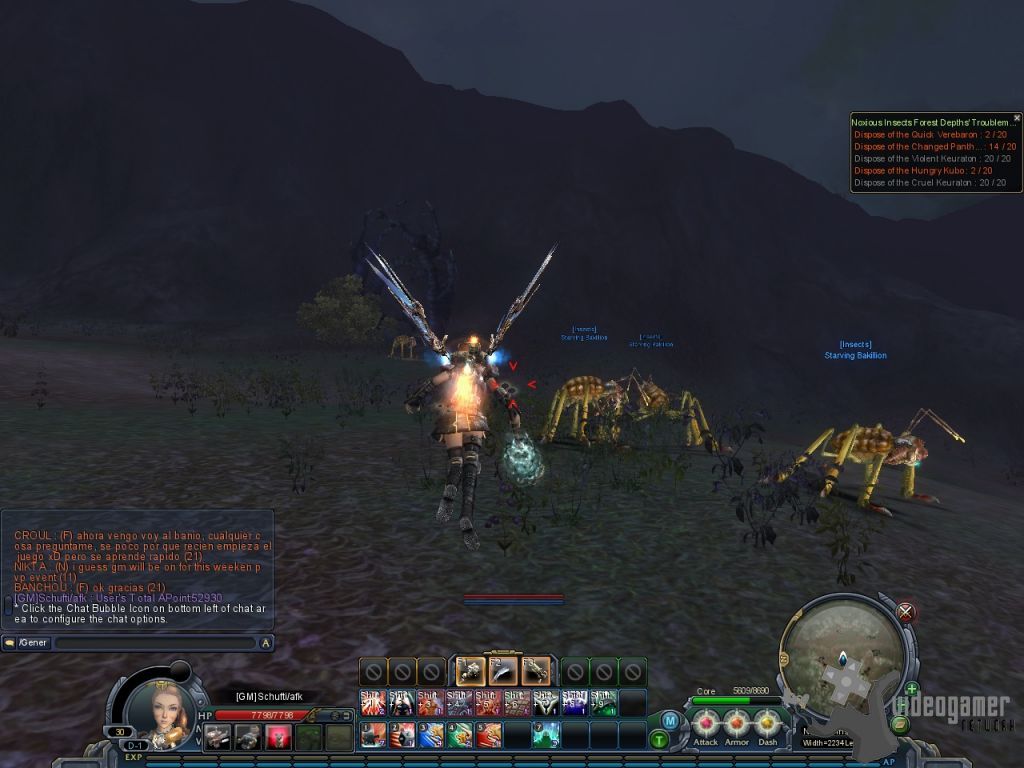The height and width of the screenshot is (768, 1024).
Task: Activate the Armor core skill
Action: [x=737, y=723]
